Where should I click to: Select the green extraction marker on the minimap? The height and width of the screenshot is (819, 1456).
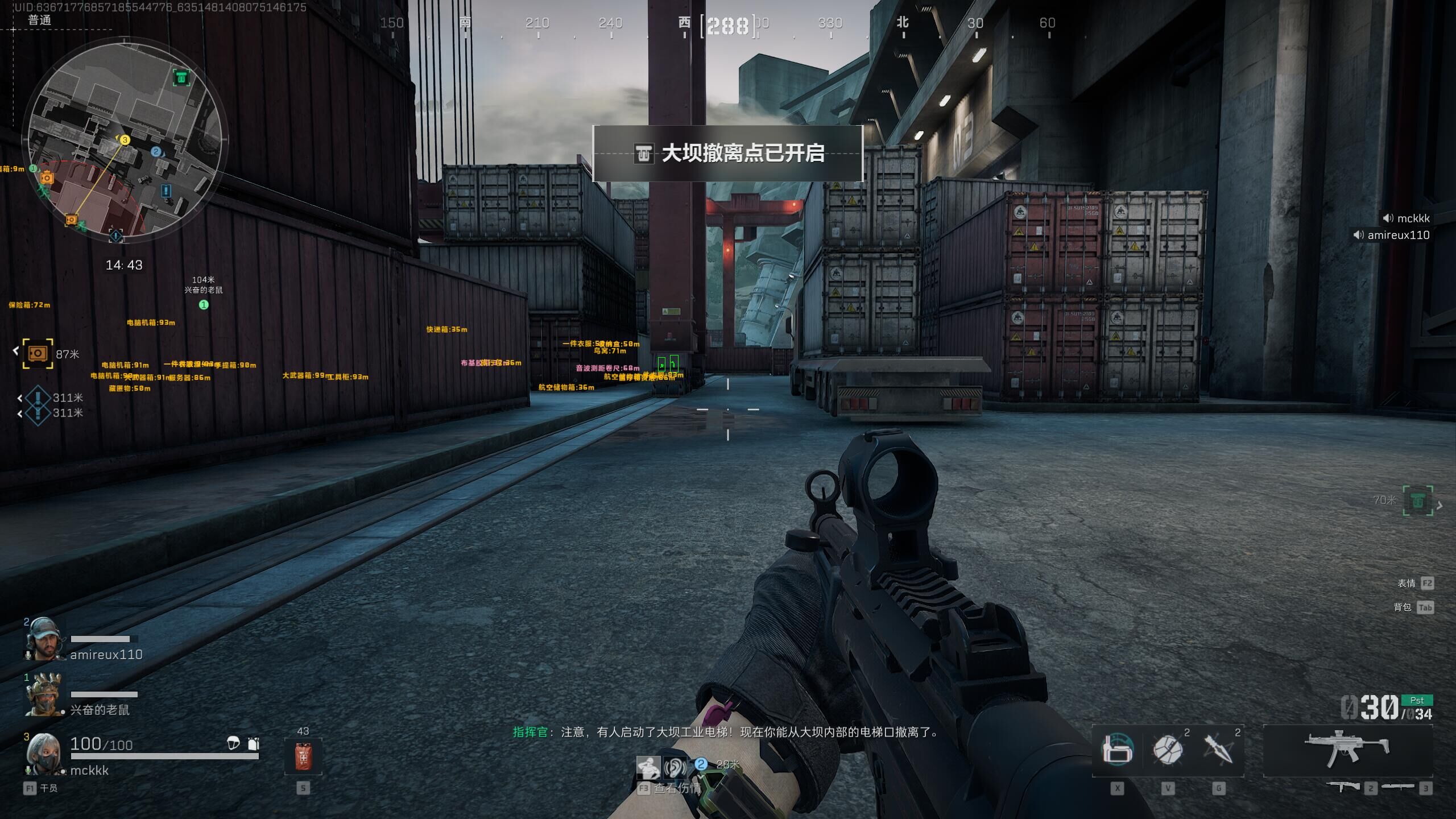[181, 77]
